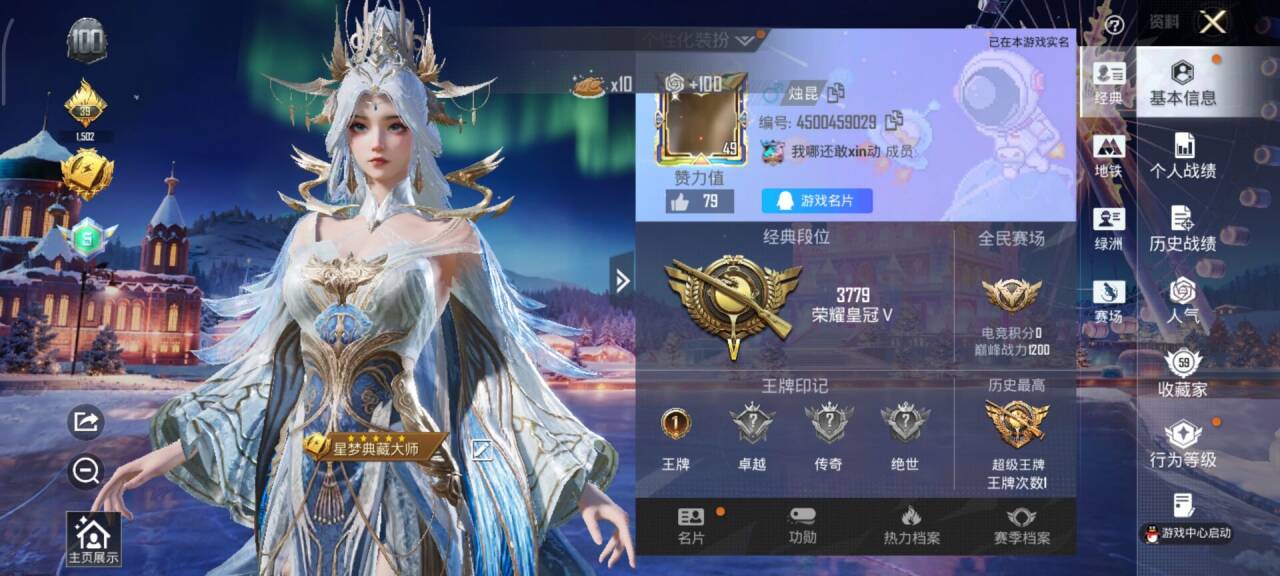
Task: Open the 主页展示 homepage display
Action: click(x=93, y=540)
